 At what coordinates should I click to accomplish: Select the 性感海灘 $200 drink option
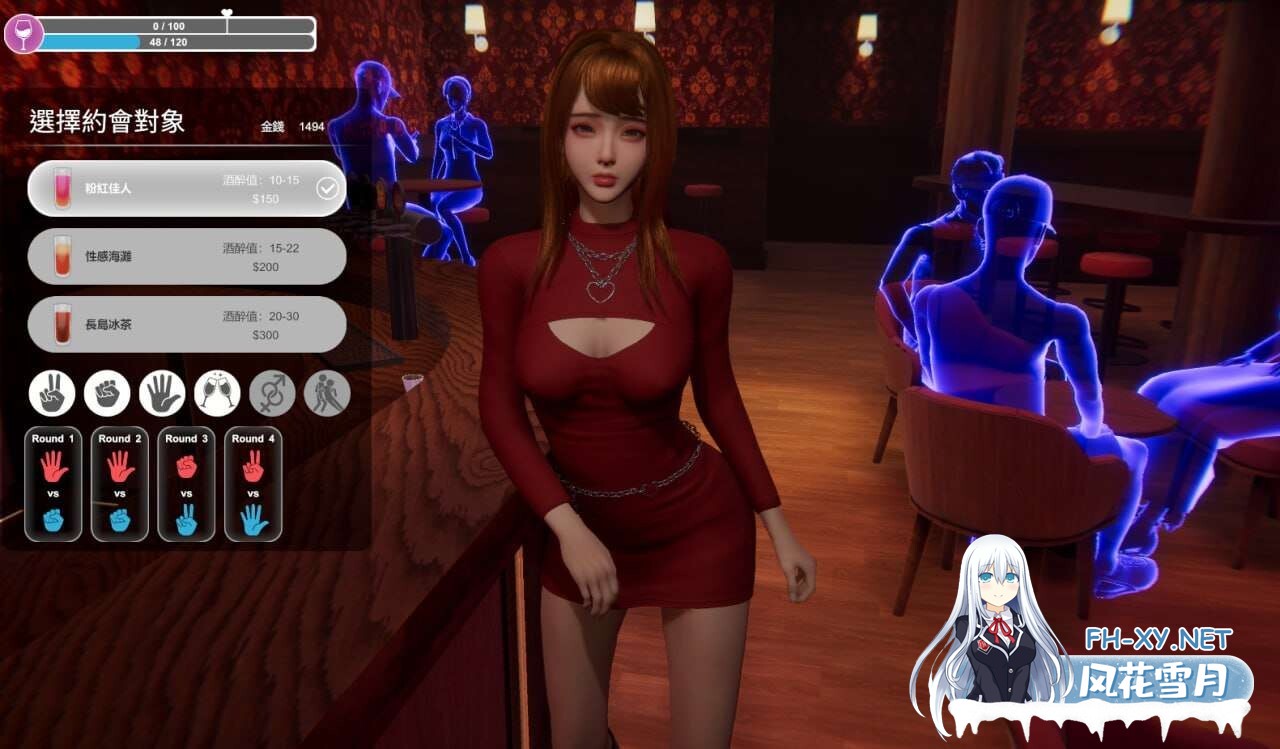[187, 256]
